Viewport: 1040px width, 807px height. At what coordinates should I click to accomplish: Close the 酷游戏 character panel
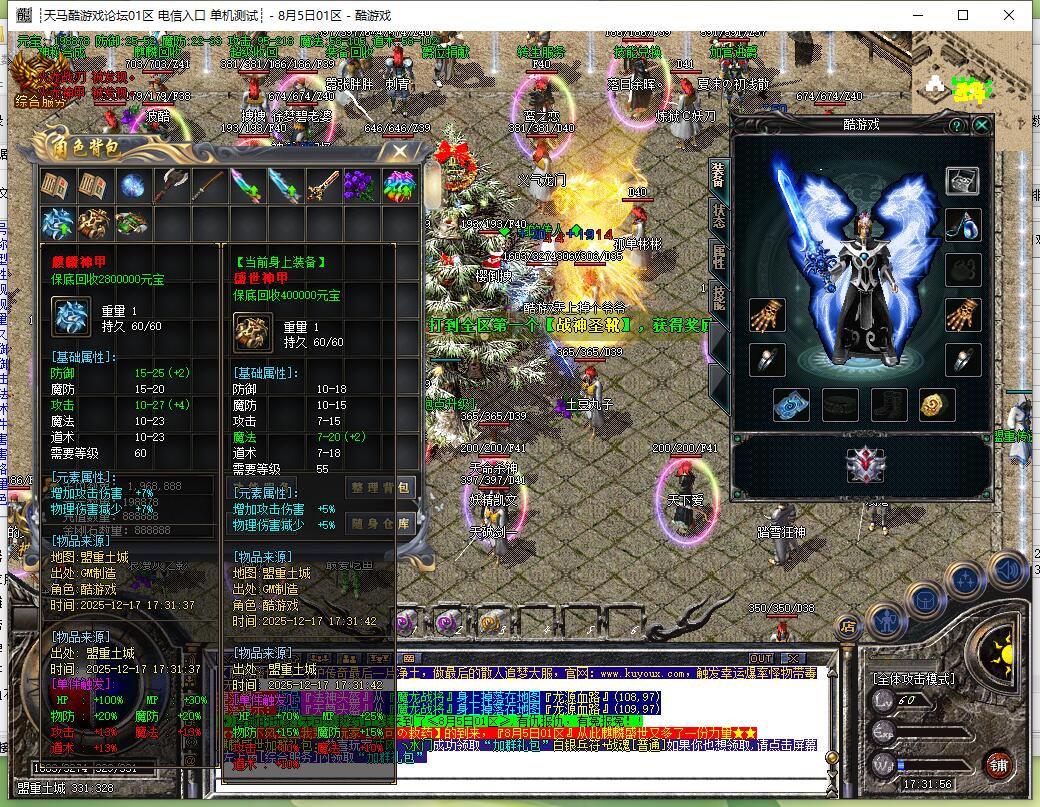(982, 126)
